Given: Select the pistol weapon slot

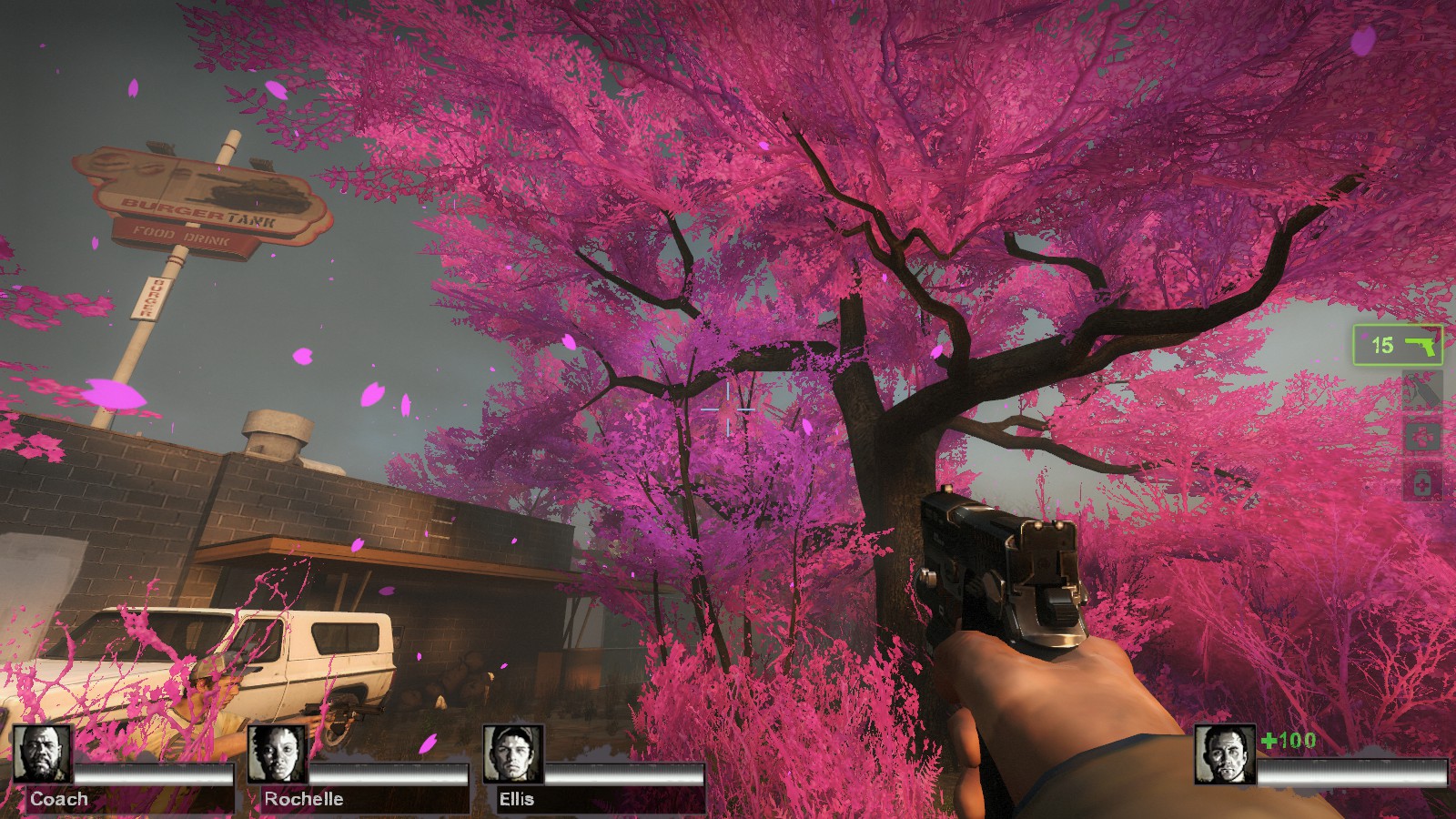Looking at the screenshot, I should click(1397, 346).
